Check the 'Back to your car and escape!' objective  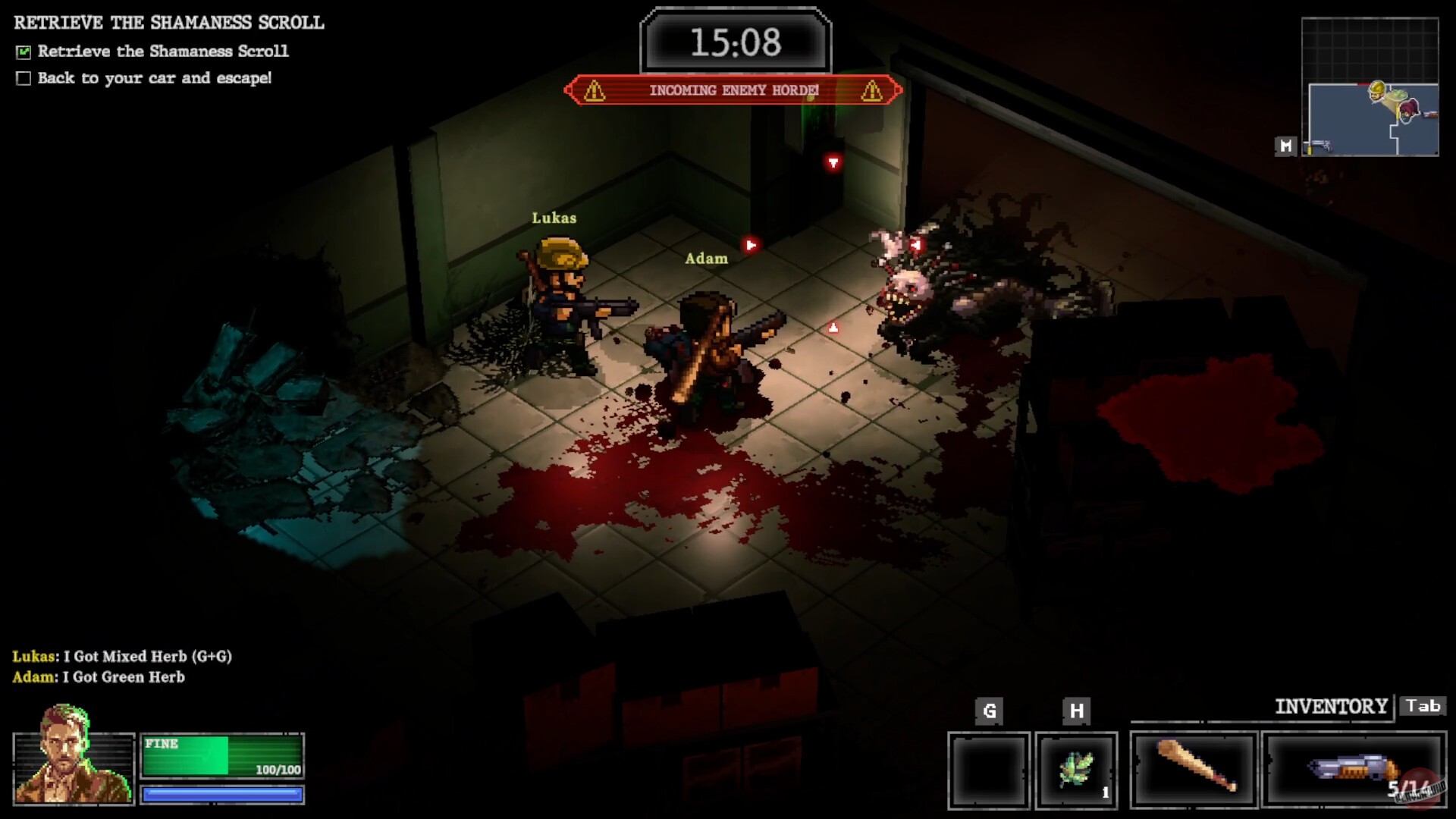coord(24,77)
